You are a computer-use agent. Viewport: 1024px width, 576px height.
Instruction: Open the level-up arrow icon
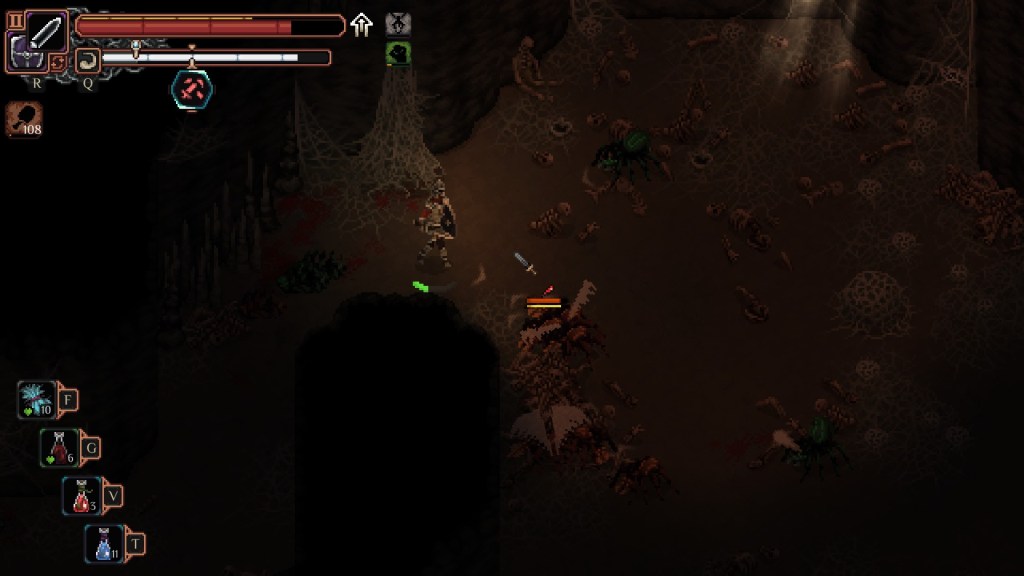[361, 25]
